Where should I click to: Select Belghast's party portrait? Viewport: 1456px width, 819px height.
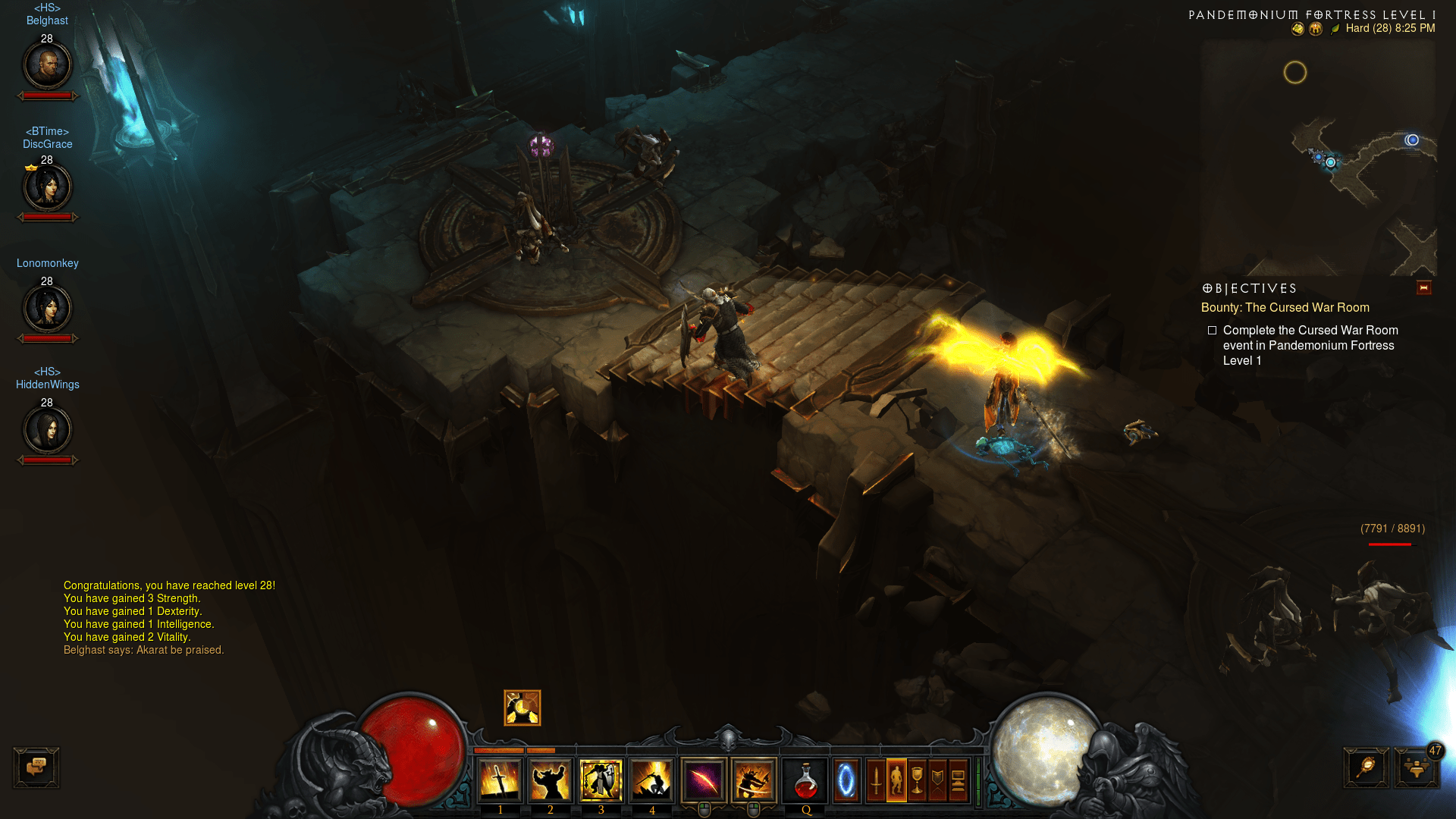coord(47,65)
